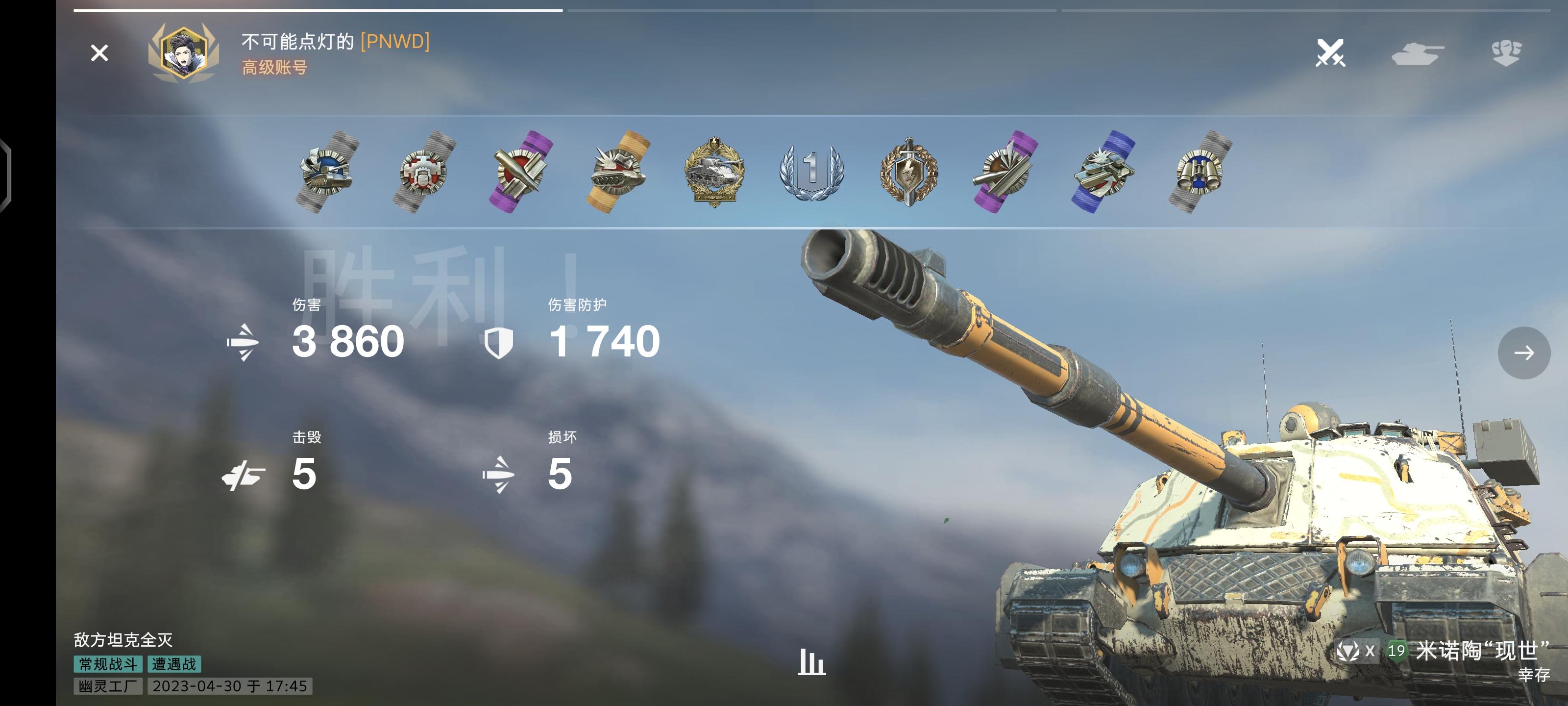
Task: Open the team results tab
Action: pos(1506,53)
